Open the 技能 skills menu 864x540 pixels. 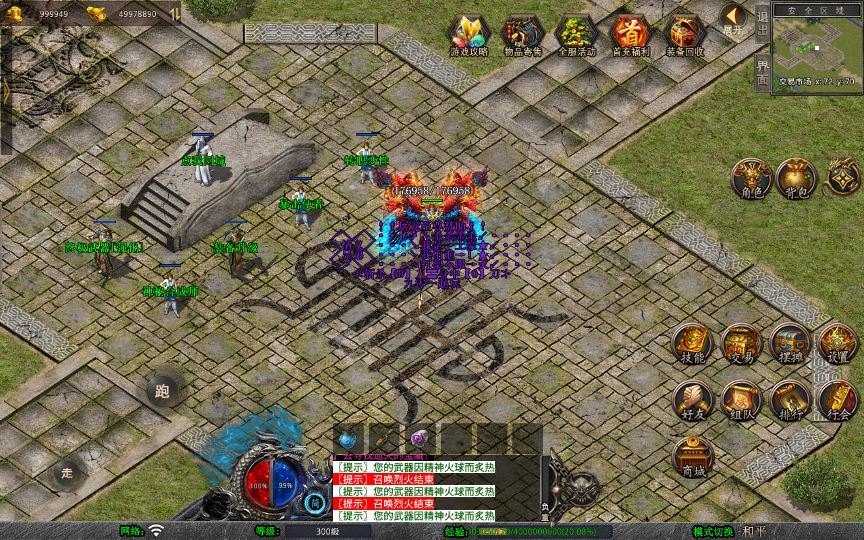692,344
